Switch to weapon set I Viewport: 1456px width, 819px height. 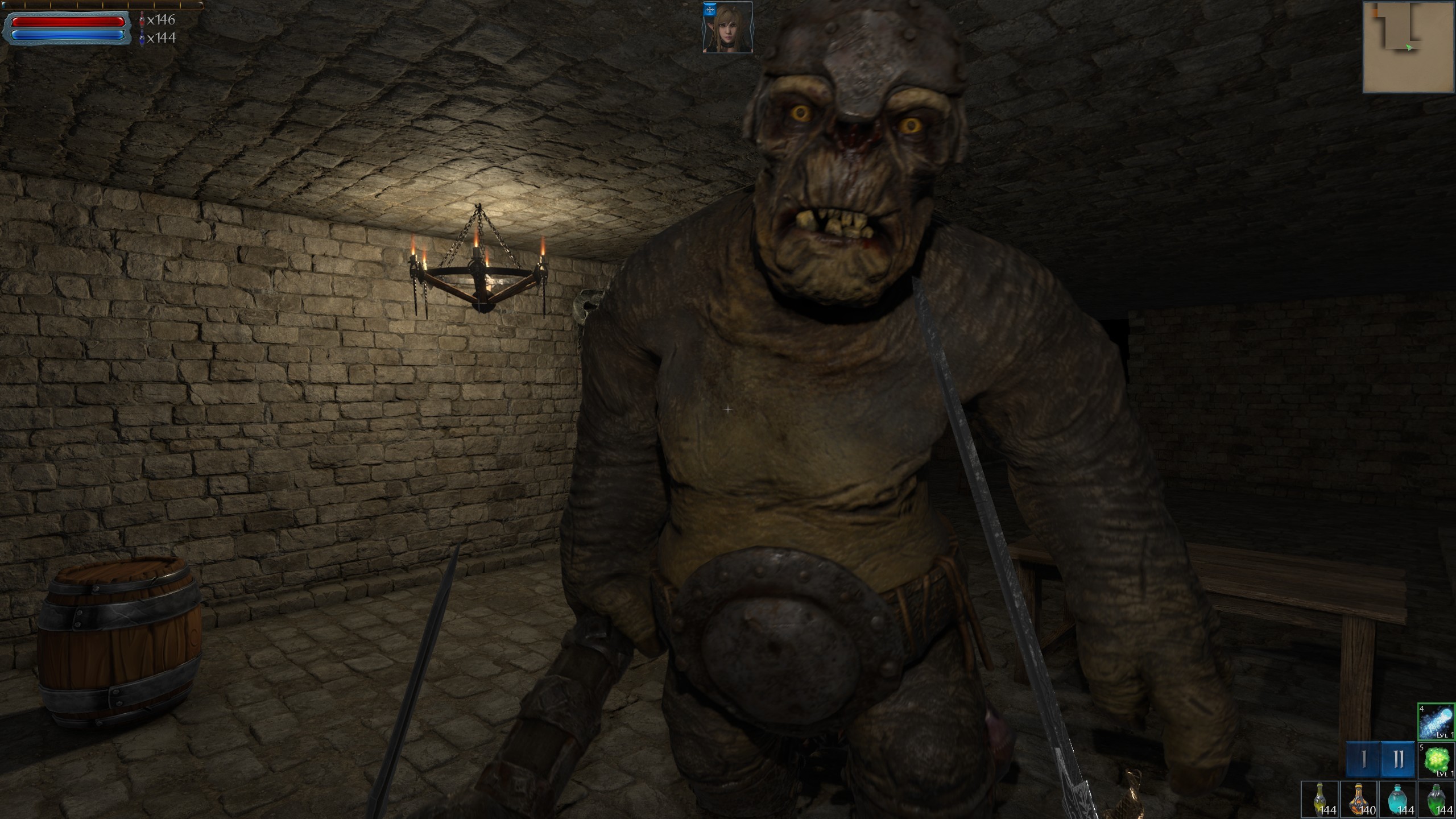[1363, 760]
